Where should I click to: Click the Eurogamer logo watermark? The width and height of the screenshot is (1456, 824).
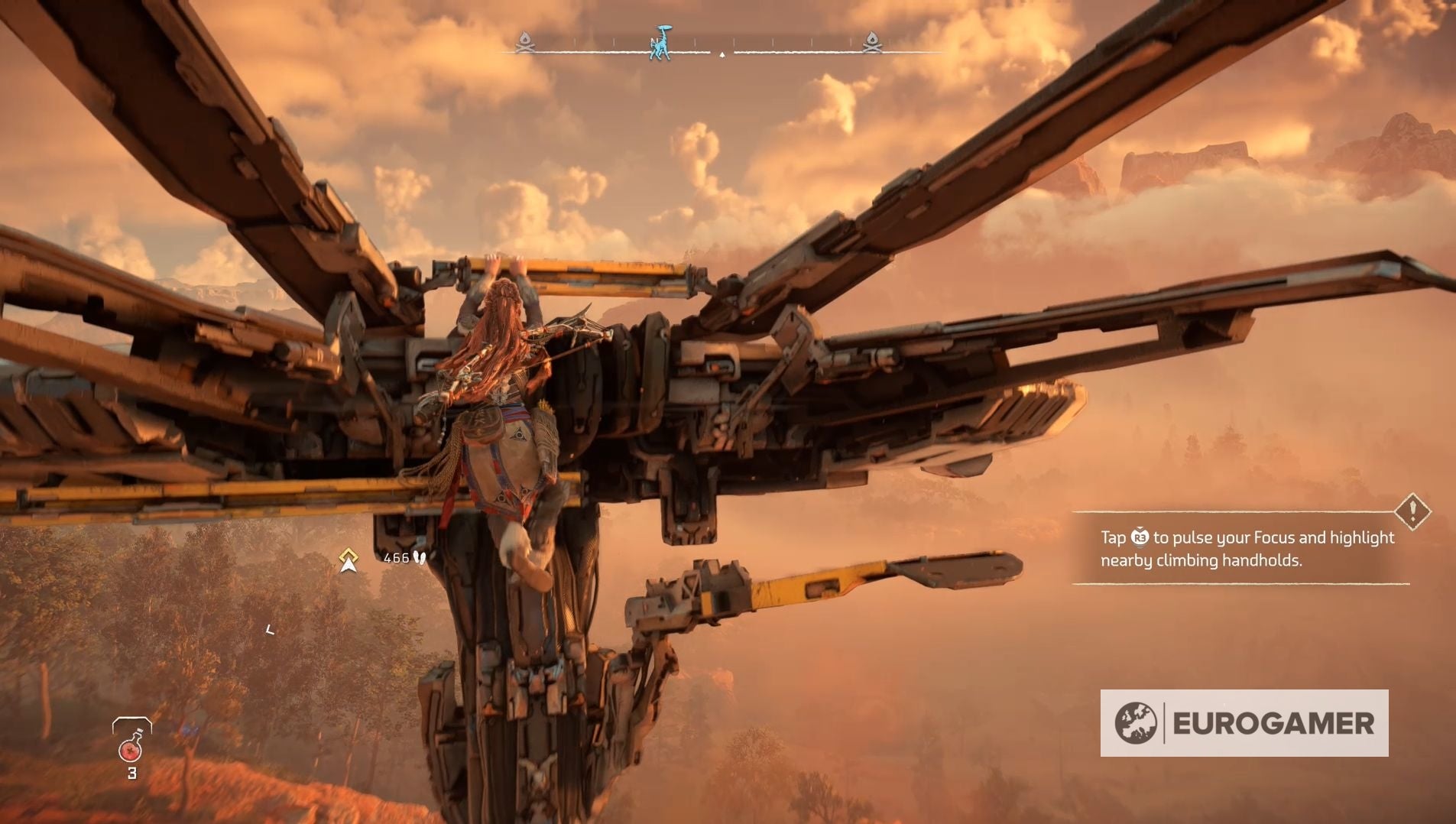click(1244, 723)
